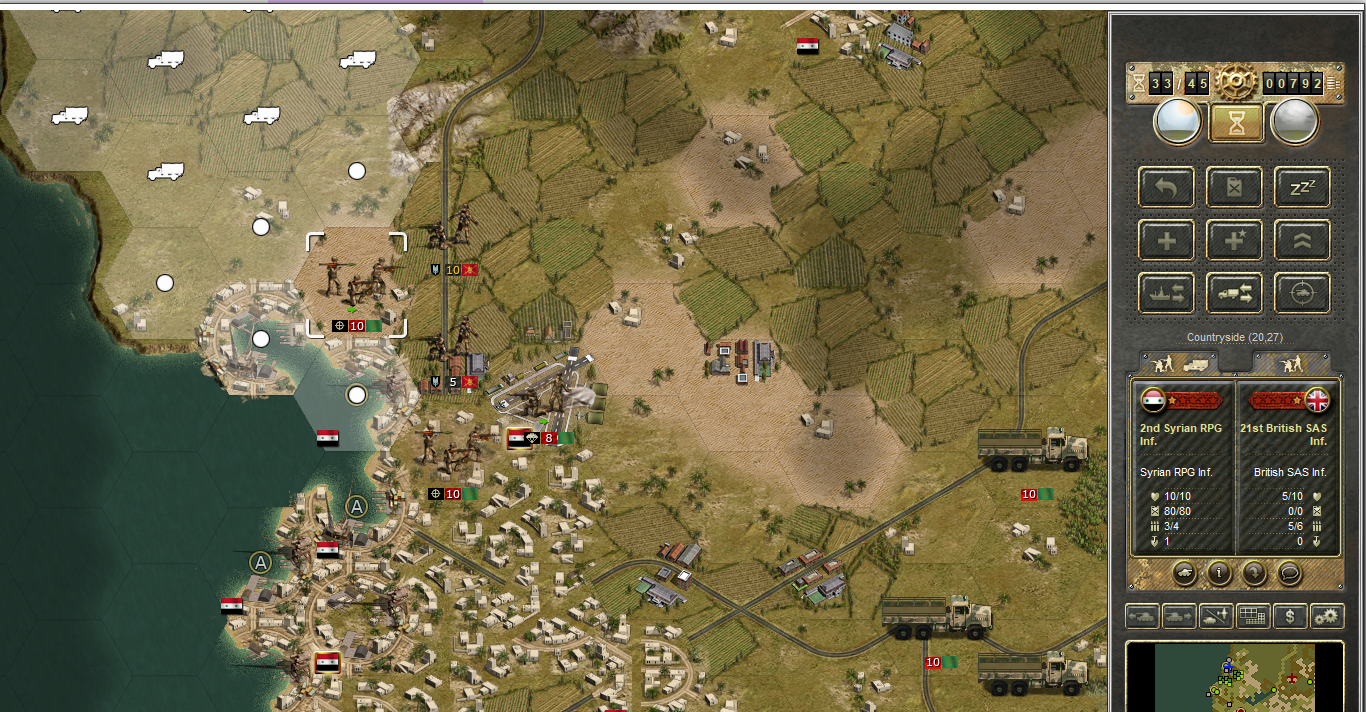
Task: Put the unit to sleep (Zzz)
Action: [1301, 187]
